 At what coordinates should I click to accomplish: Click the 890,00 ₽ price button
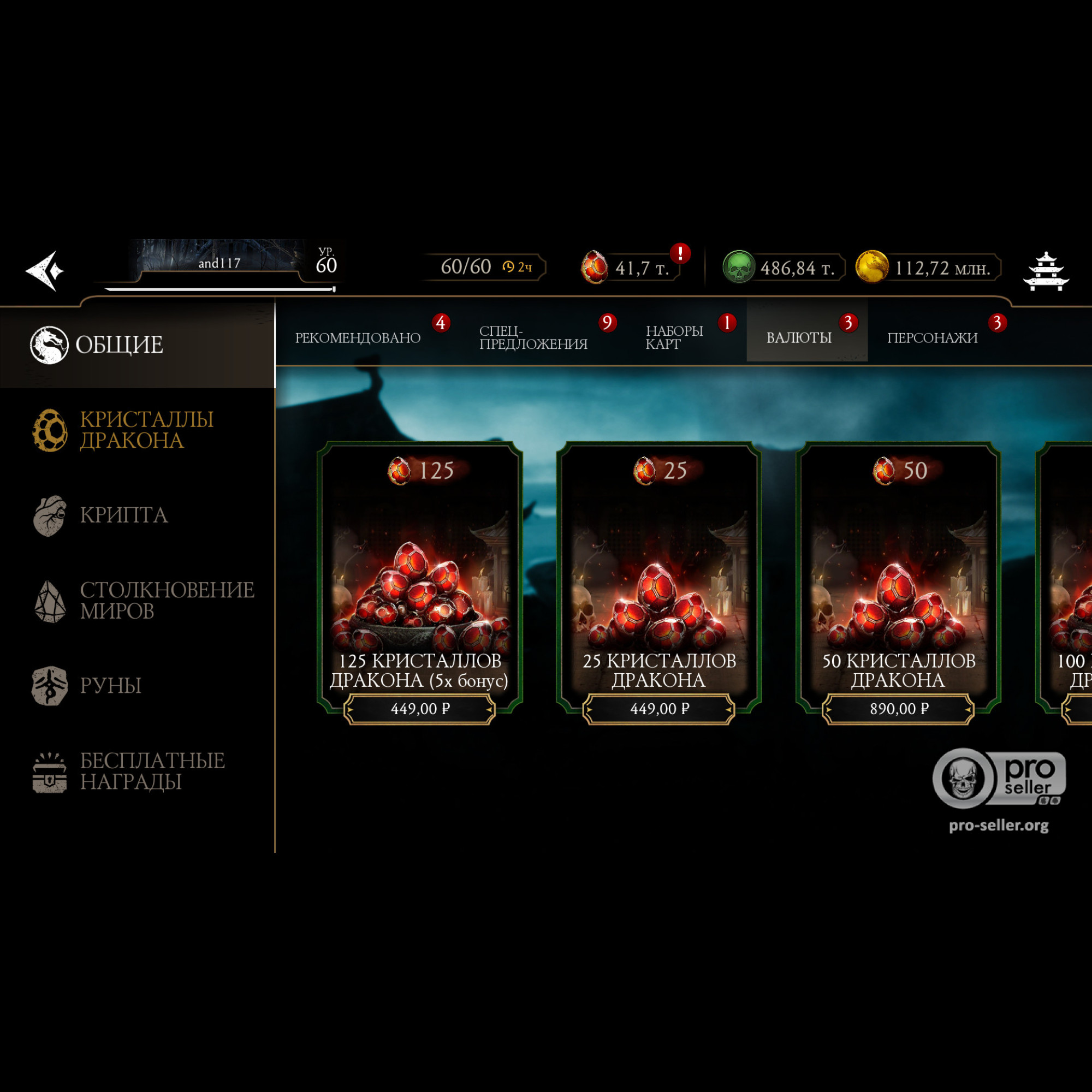pyautogui.click(x=898, y=709)
